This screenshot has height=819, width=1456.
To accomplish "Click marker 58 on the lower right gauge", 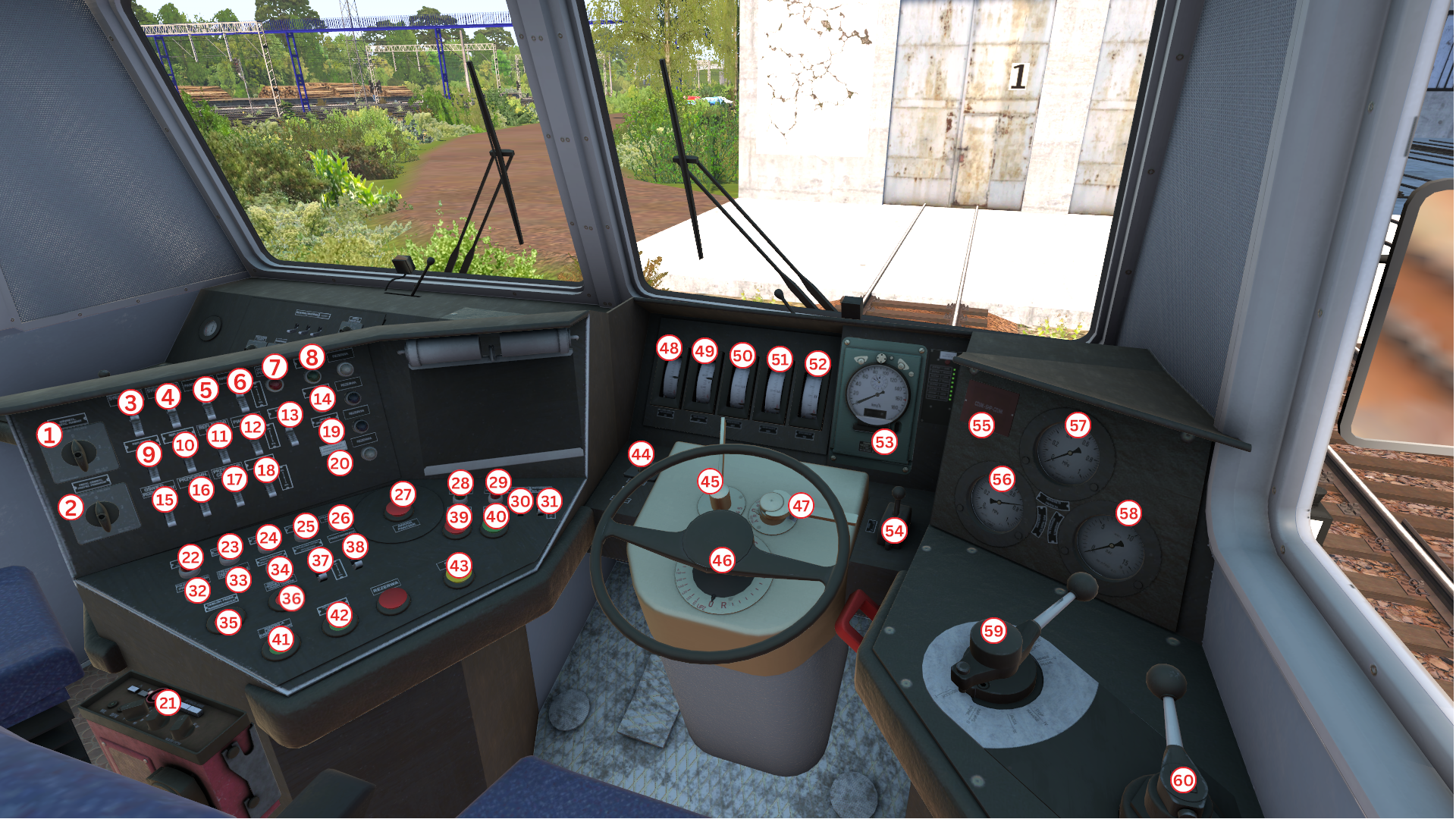I will [x=1128, y=513].
